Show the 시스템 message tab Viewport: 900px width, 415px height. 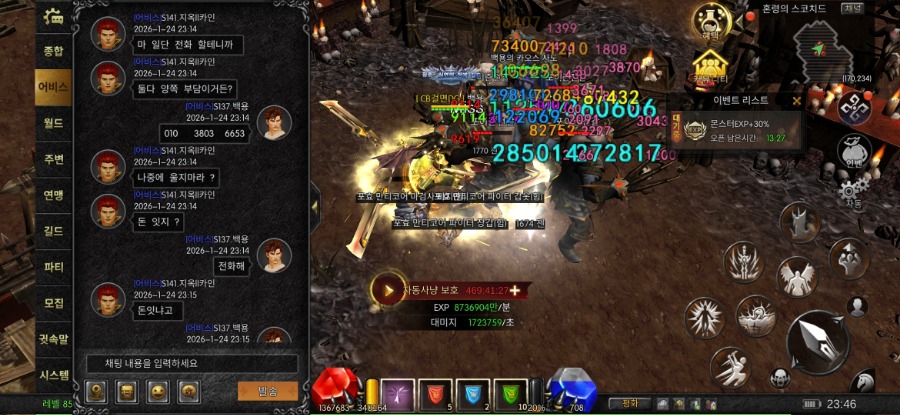coord(53,375)
